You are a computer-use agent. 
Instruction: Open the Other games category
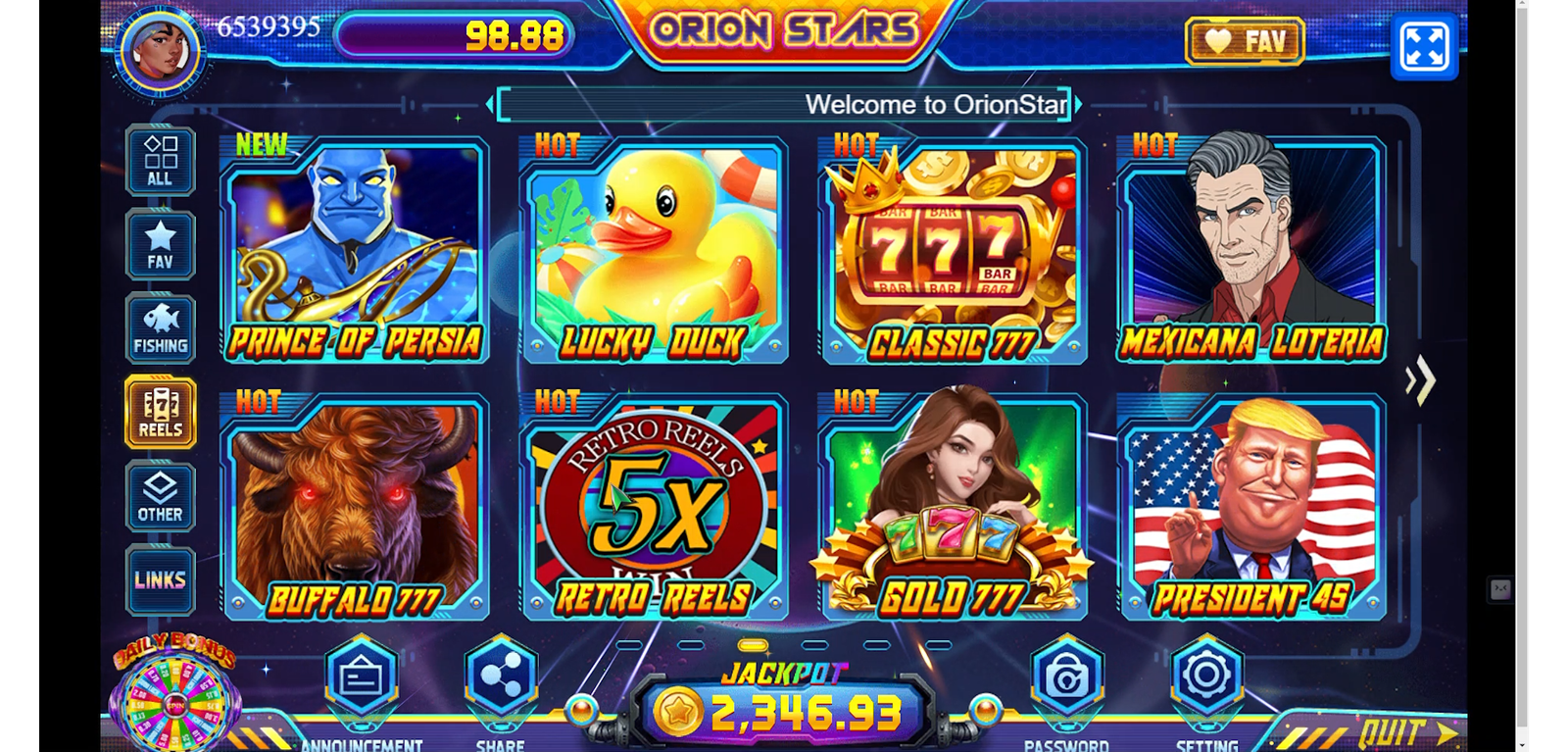tap(160, 497)
